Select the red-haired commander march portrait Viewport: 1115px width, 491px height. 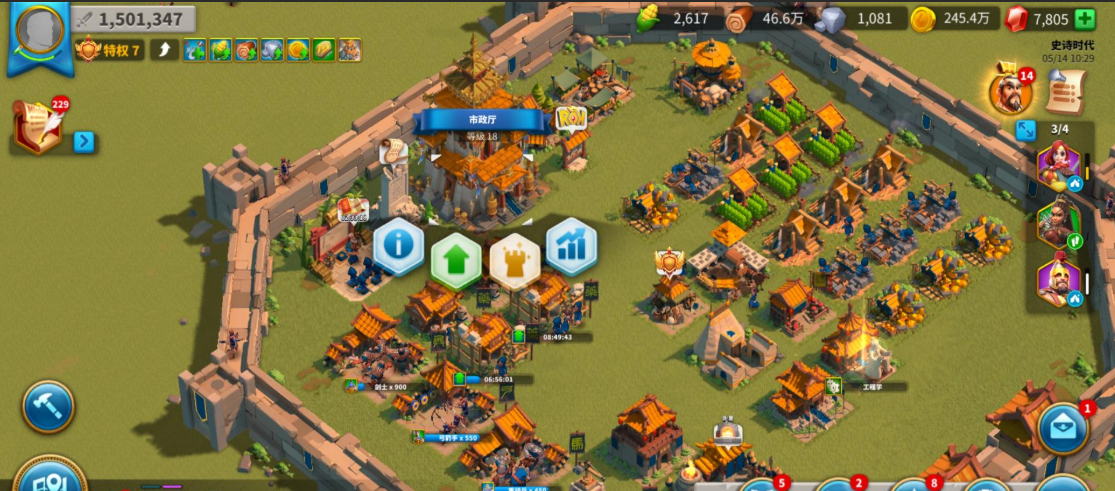1058,163
